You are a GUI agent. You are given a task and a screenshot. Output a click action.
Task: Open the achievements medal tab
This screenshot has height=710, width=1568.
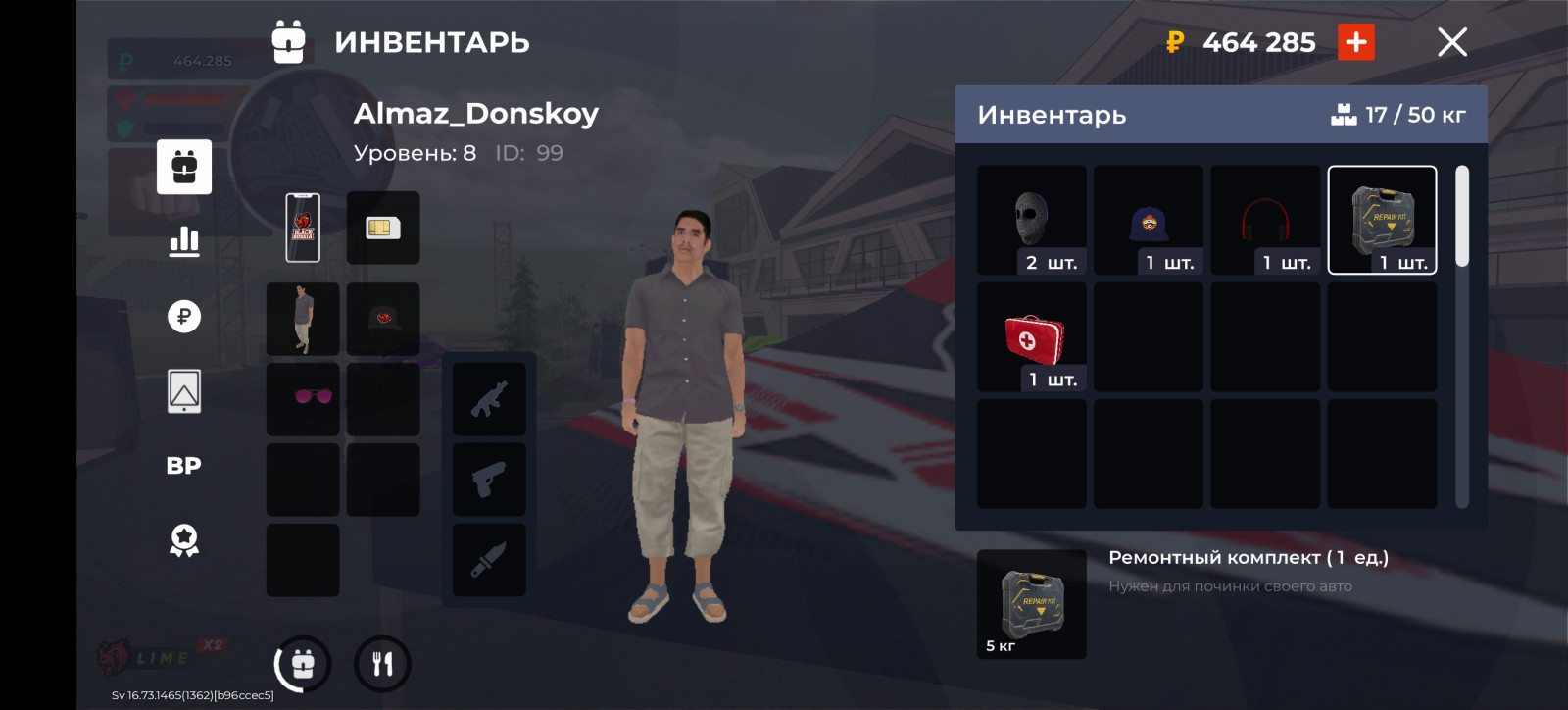tap(184, 540)
